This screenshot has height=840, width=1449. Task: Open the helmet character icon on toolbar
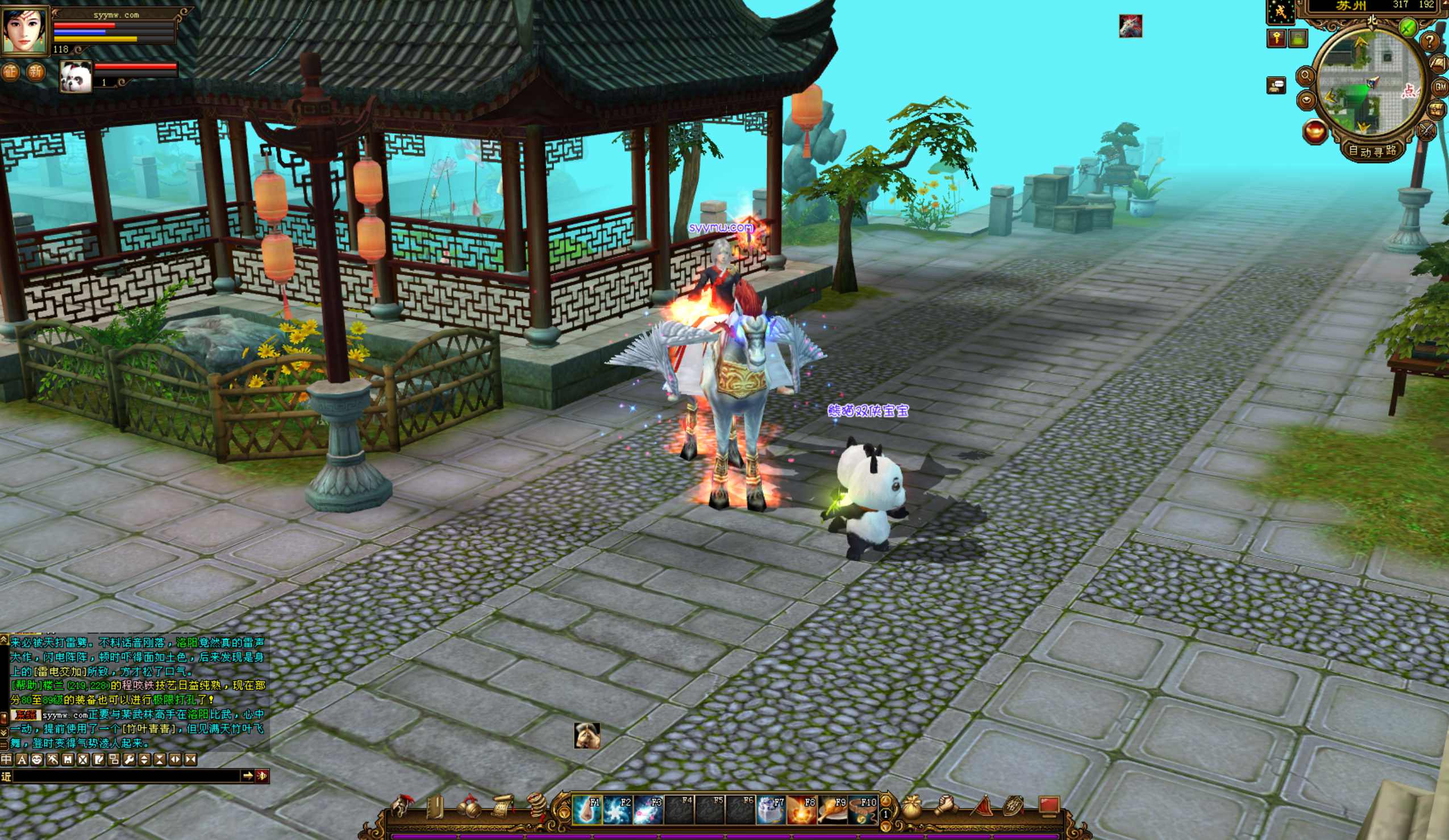[401, 806]
